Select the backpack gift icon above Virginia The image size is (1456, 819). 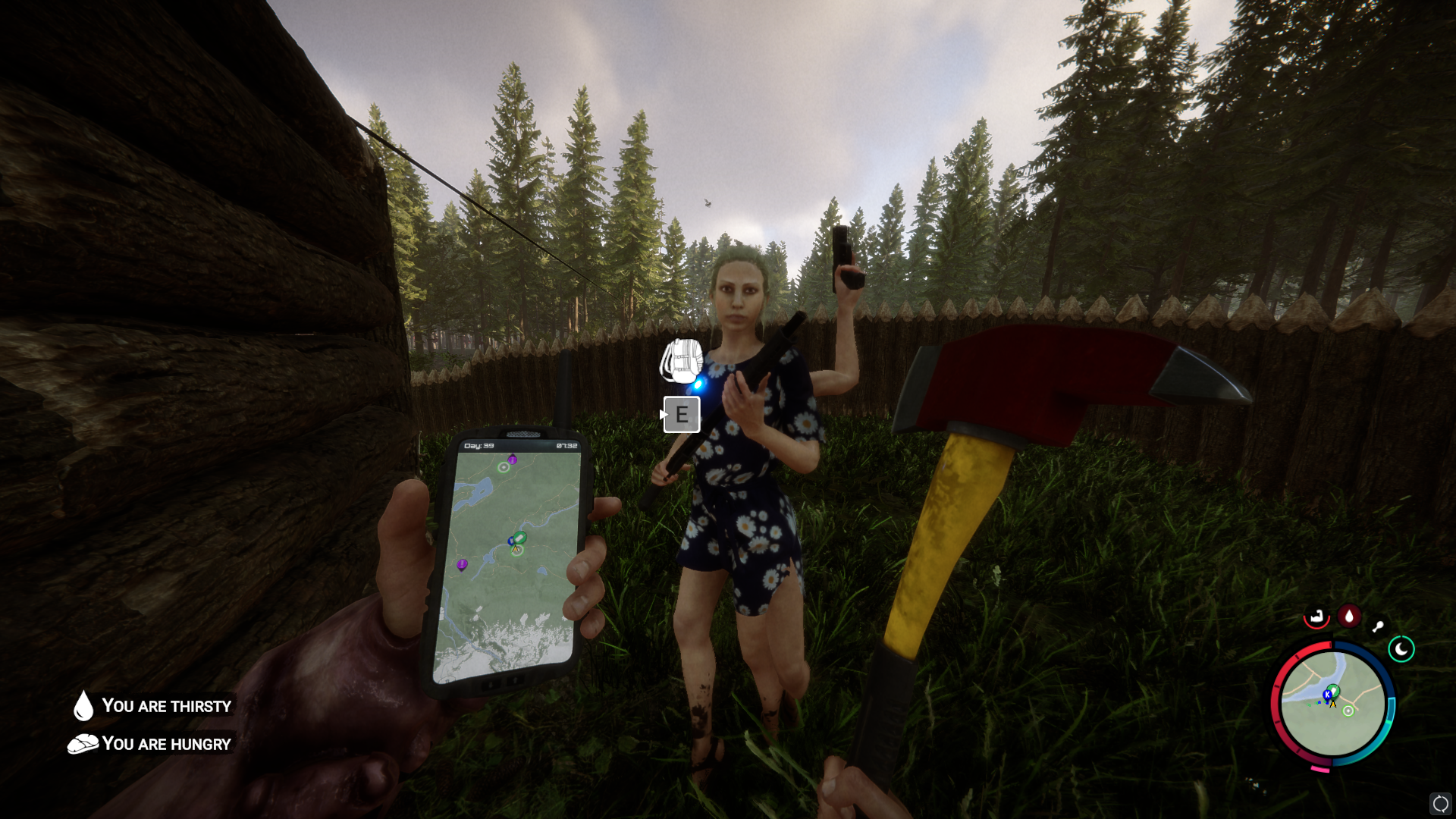681,362
